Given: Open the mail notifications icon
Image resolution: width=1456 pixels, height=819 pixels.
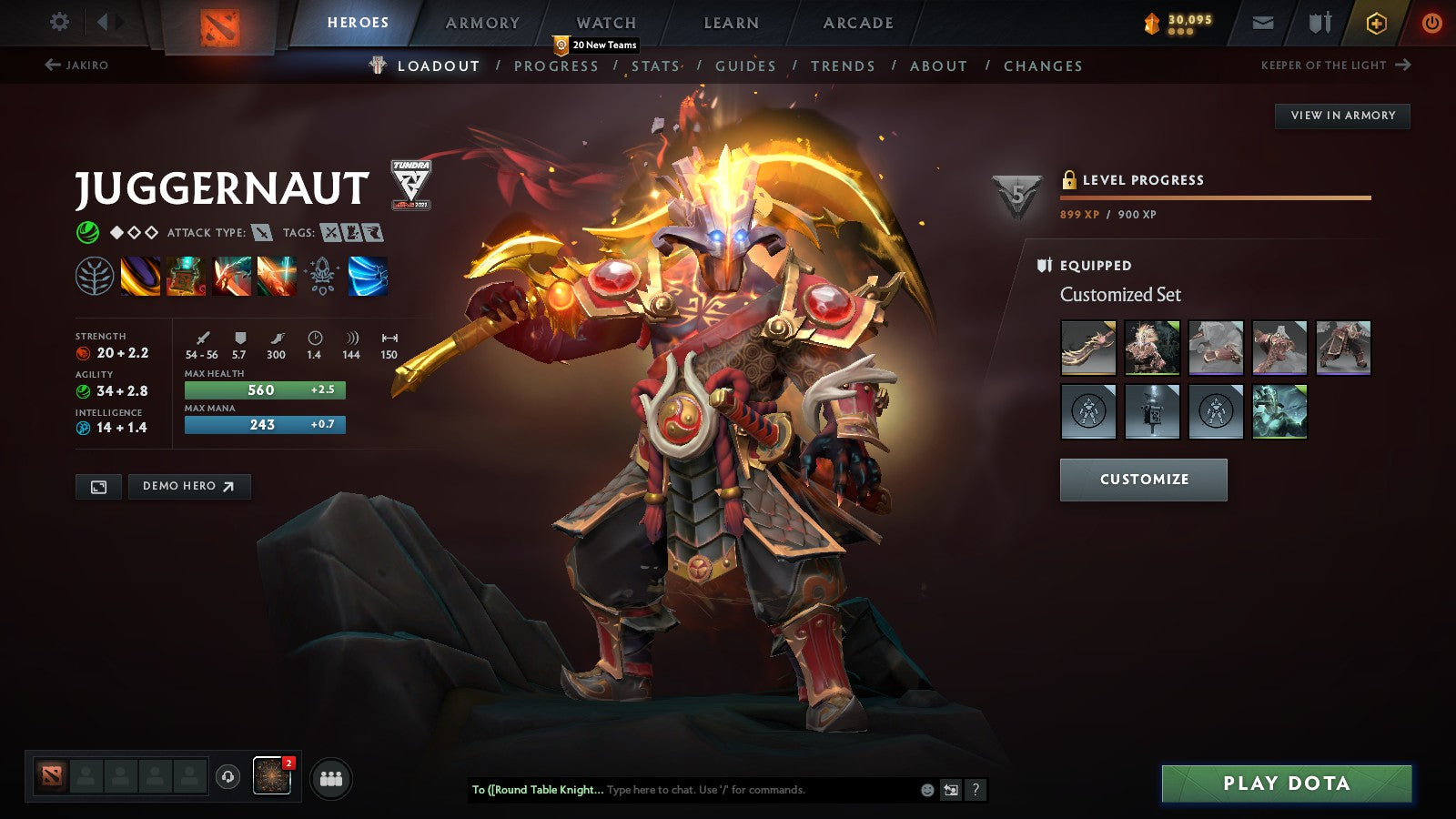Looking at the screenshot, I should tap(1262, 23).
